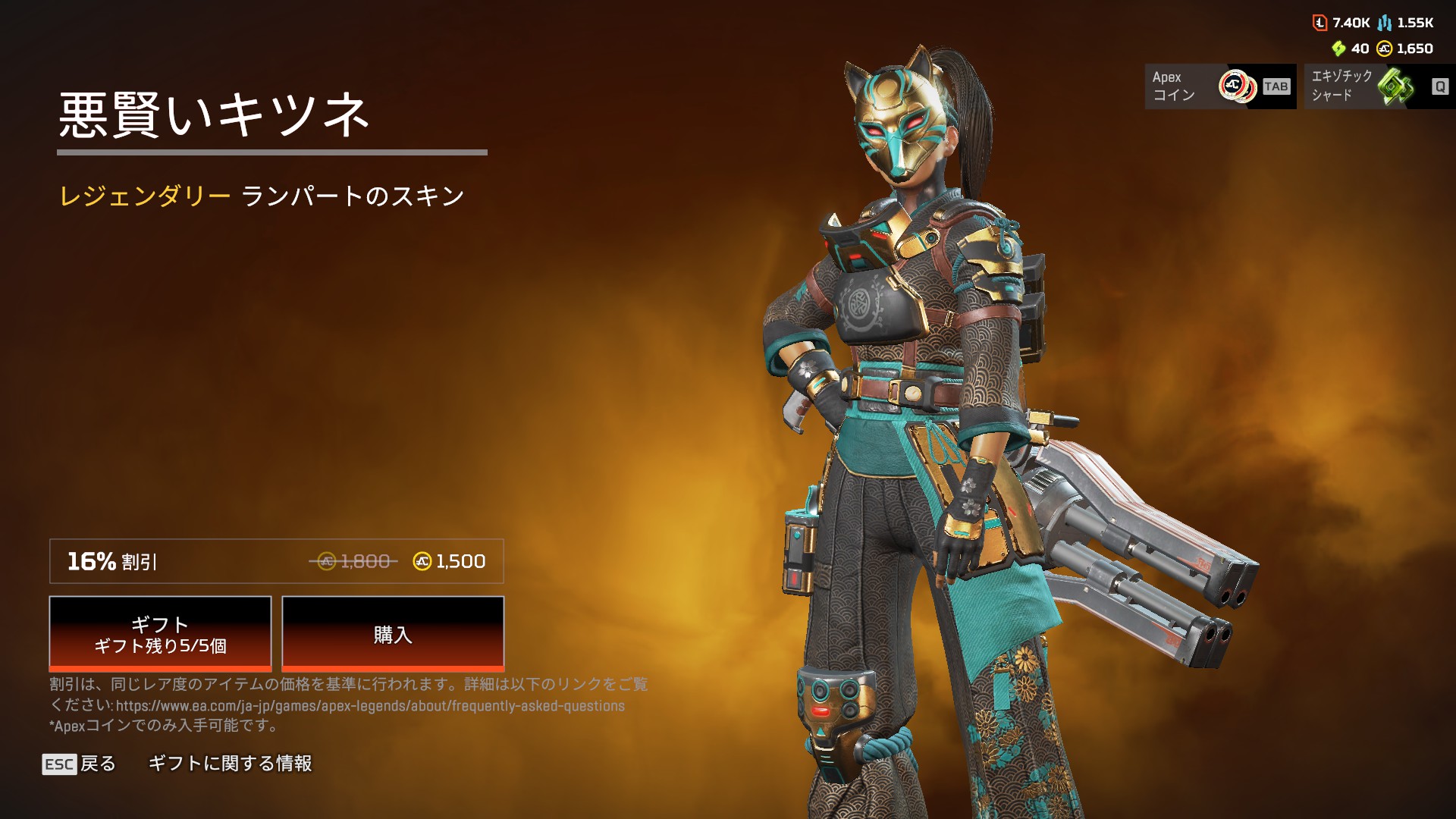
Task: Open the エキゾチックシャード panel
Action: coord(1379,86)
